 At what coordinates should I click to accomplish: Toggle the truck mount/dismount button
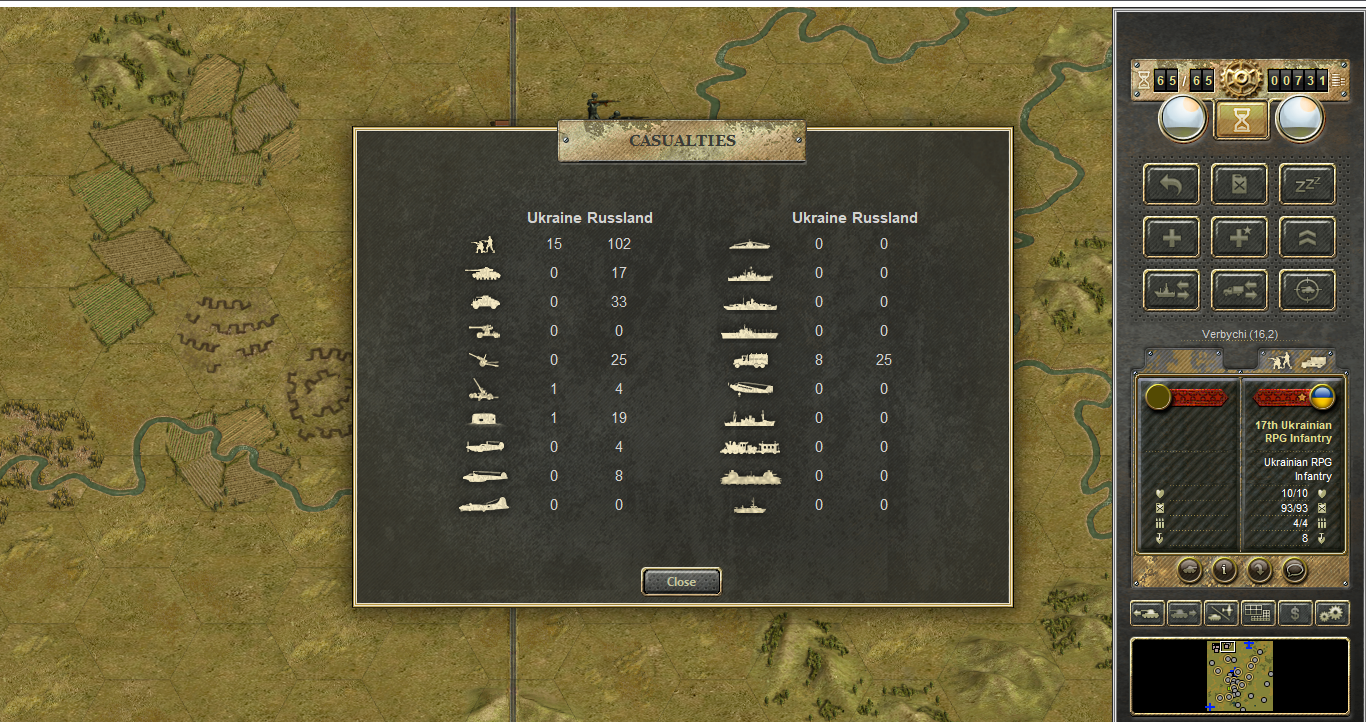(x=1240, y=291)
